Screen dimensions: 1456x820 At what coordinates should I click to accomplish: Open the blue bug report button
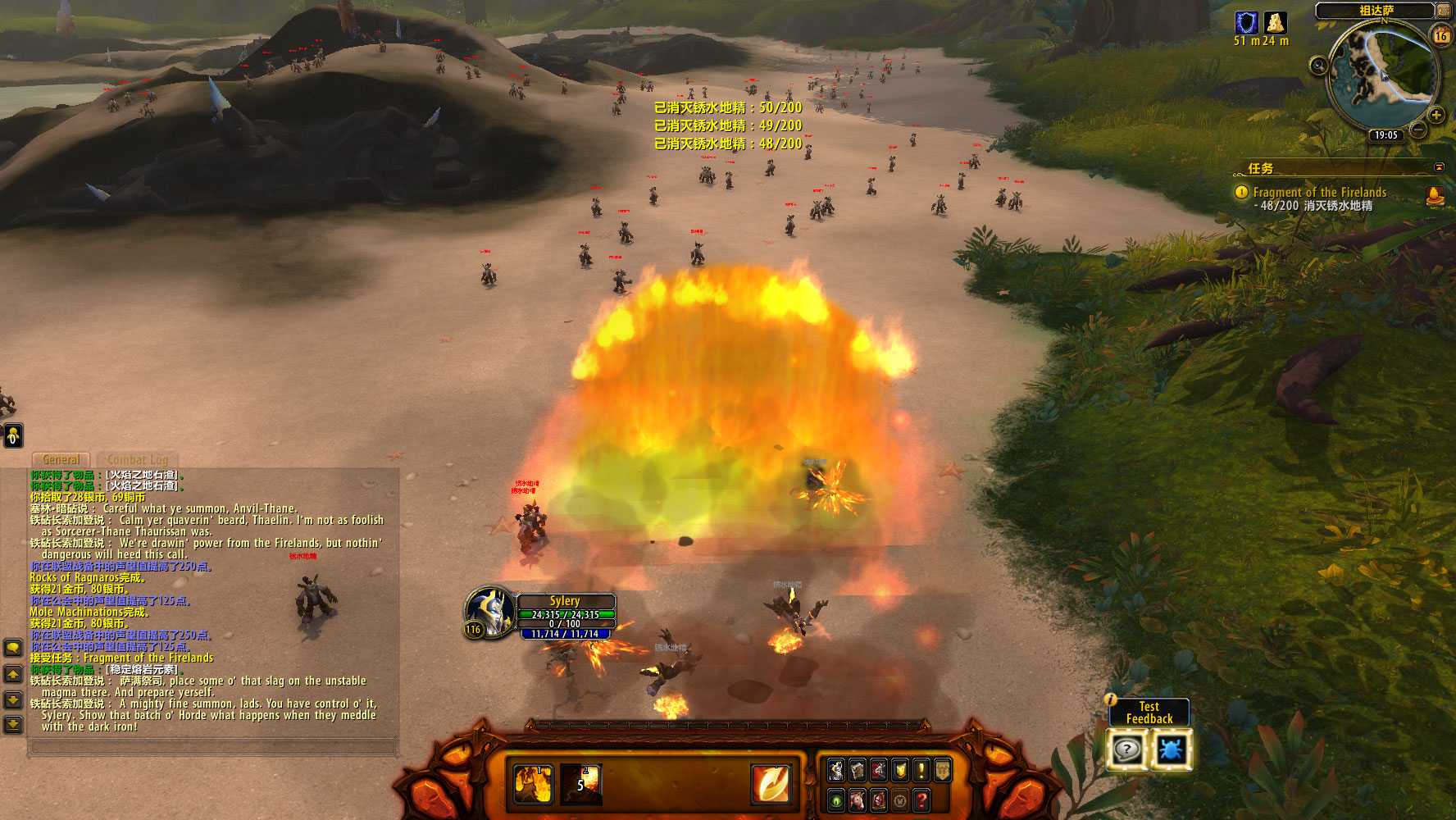(x=1171, y=749)
